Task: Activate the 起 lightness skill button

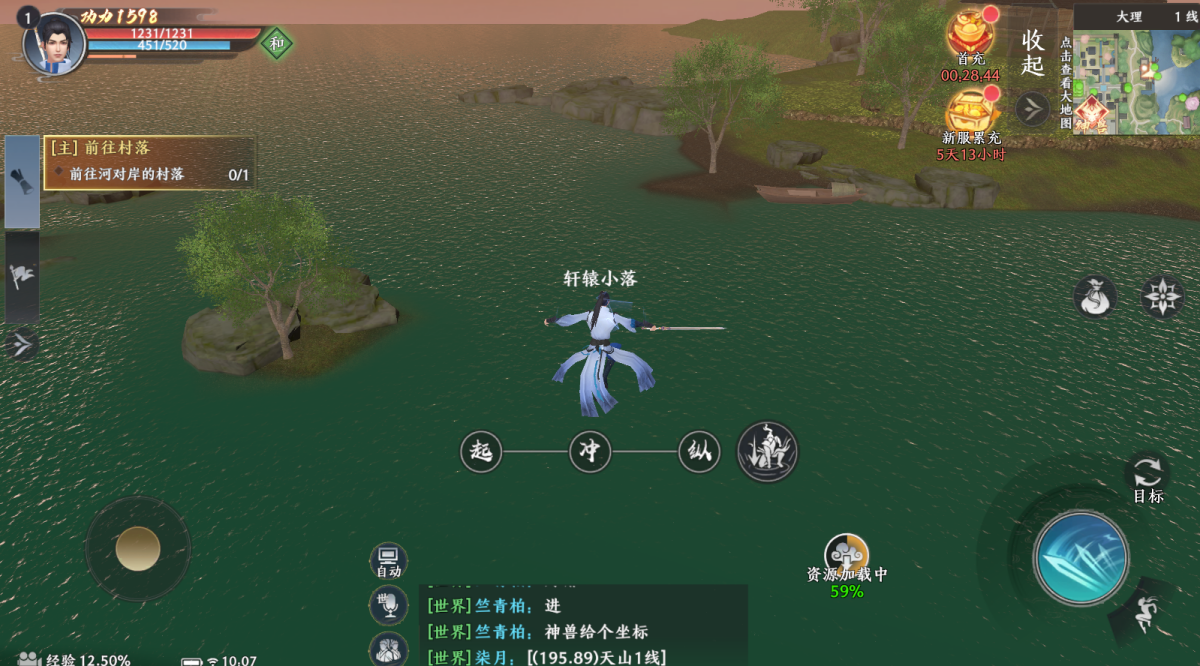Action: pyautogui.click(x=481, y=452)
